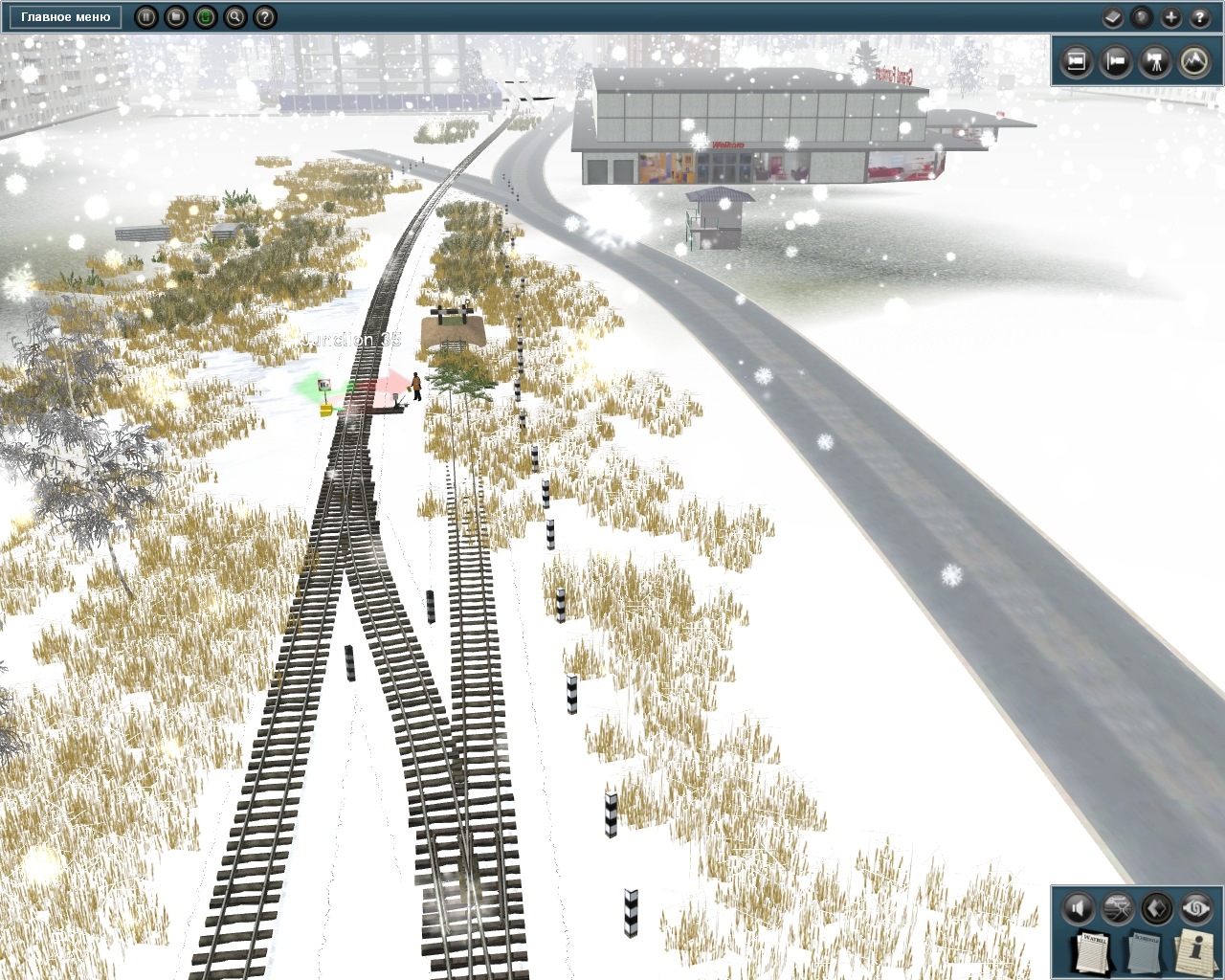
Task: Open the Waybill papers
Action: [x=1093, y=951]
